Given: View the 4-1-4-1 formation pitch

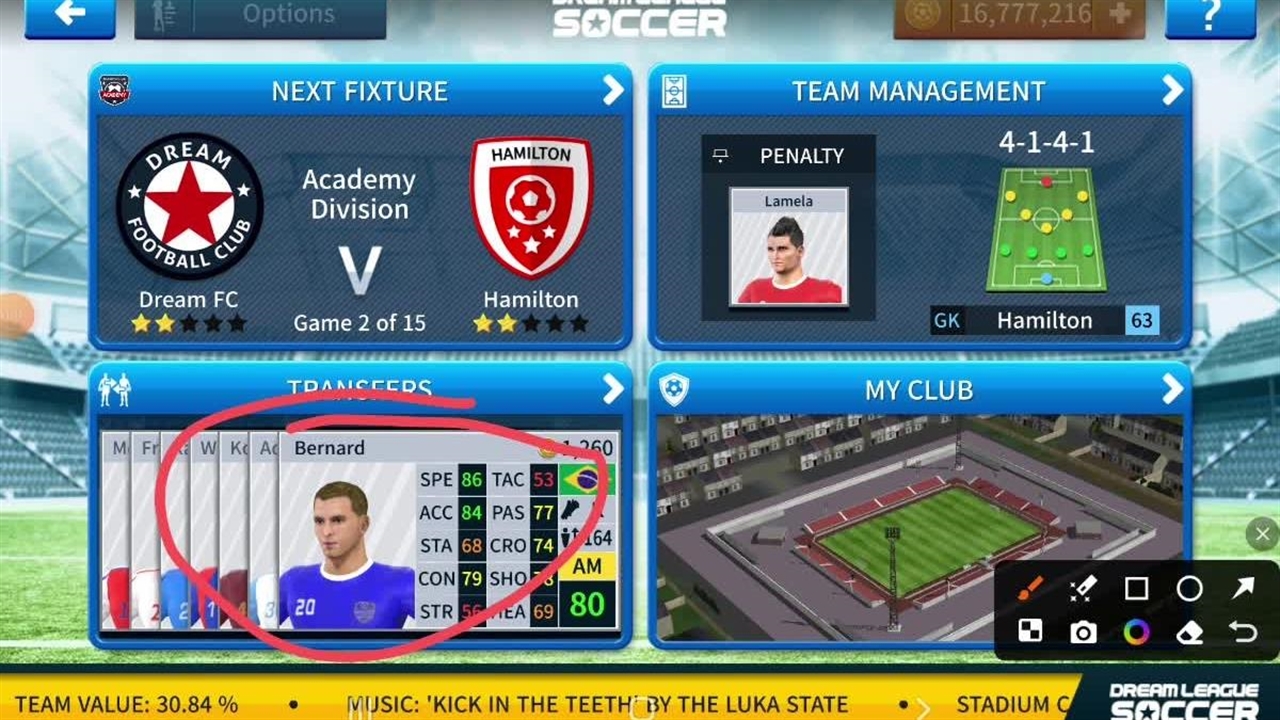Looking at the screenshot, I should click(x=1046, y=229).
